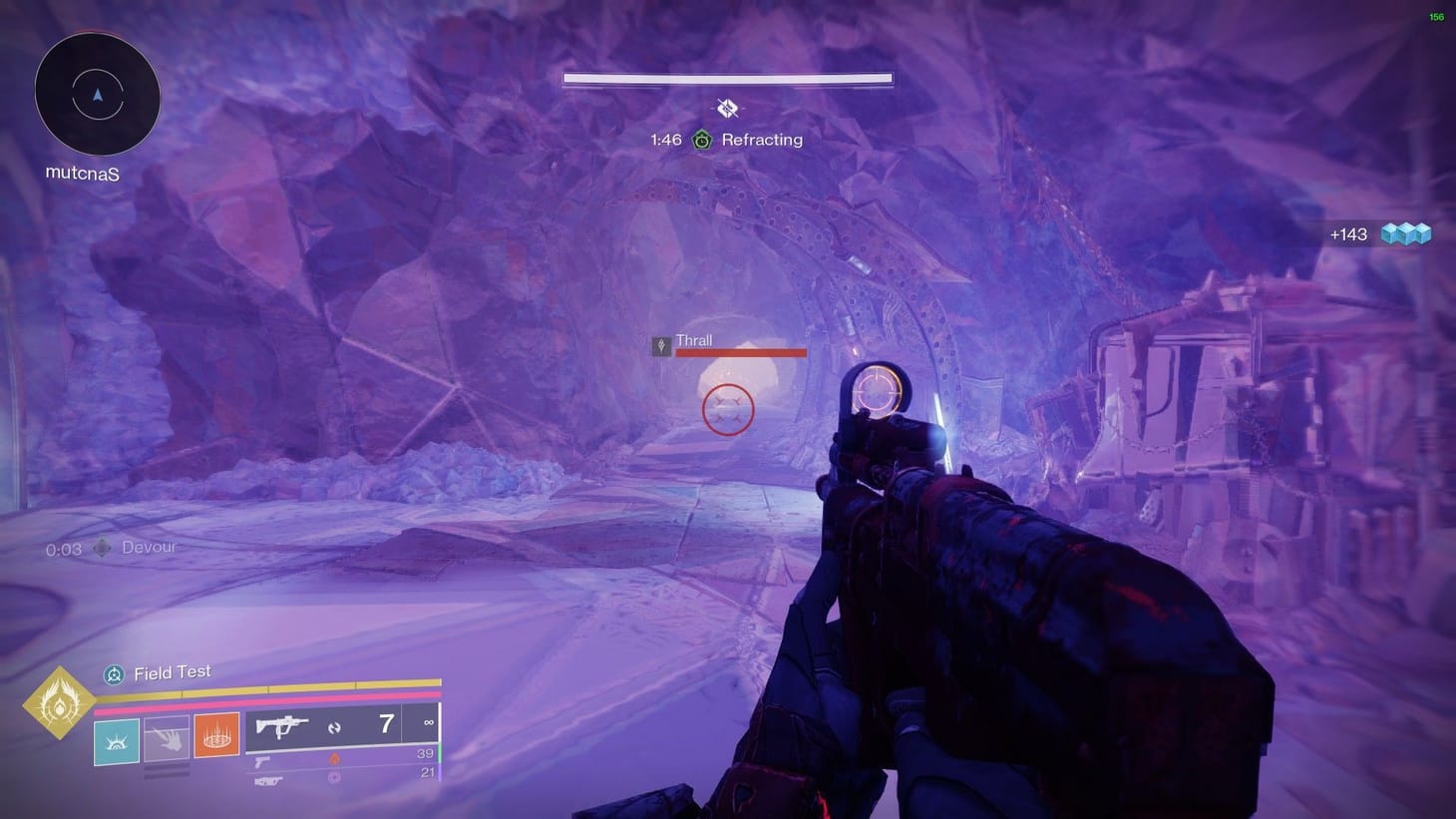
Task: Select the melee ability icon
Action: (168, 737)
